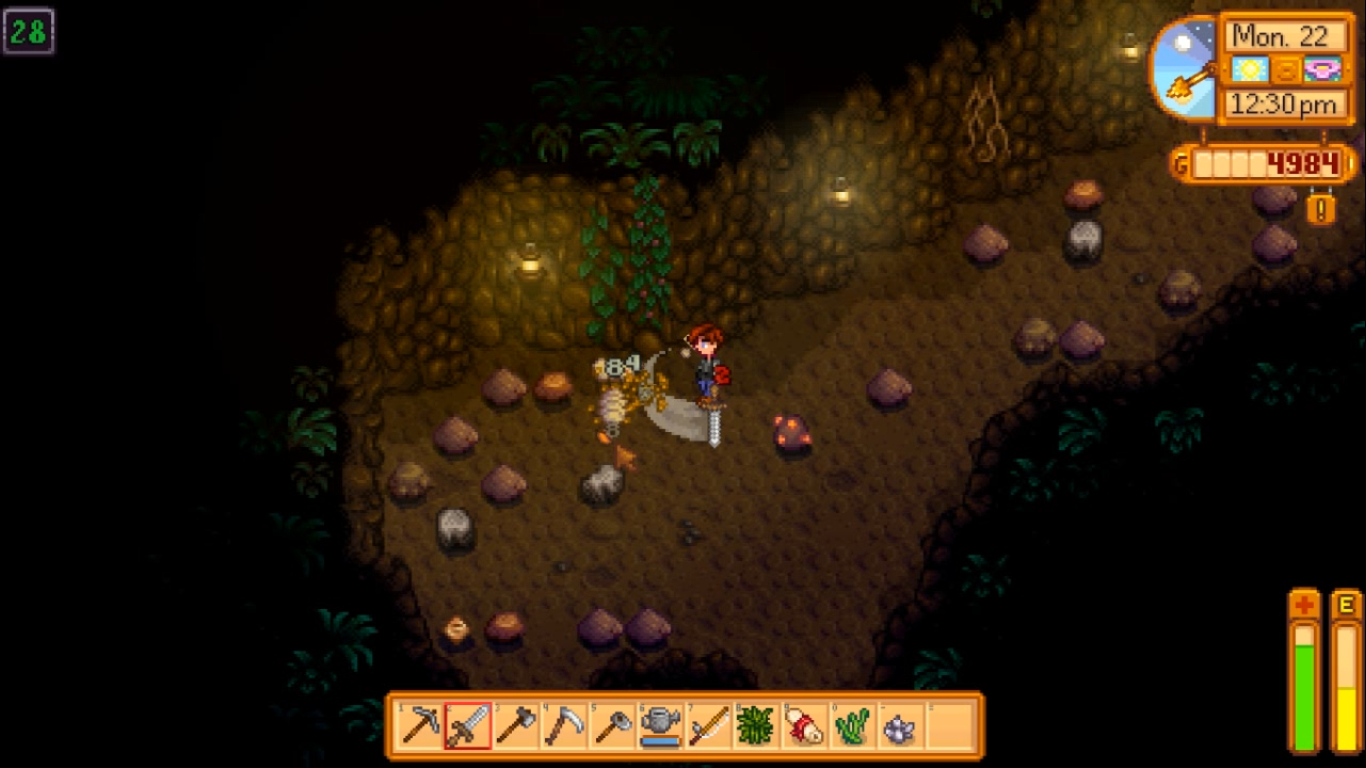Select the pickaxe in the hotbar
1366x768 pixels.
419,725
